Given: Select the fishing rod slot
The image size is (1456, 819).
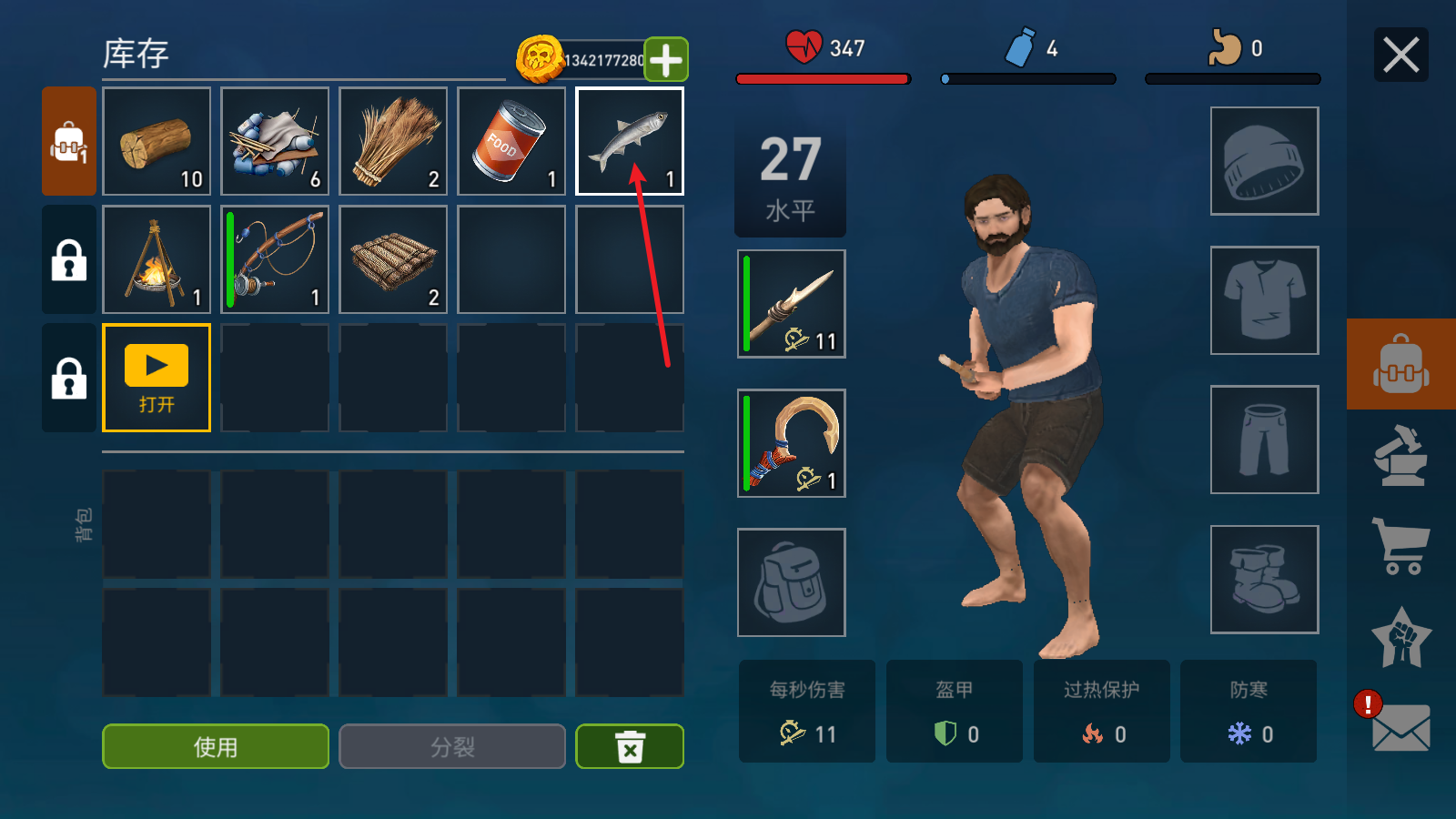Looking at the screenshot, I should (x=275, y=259).
